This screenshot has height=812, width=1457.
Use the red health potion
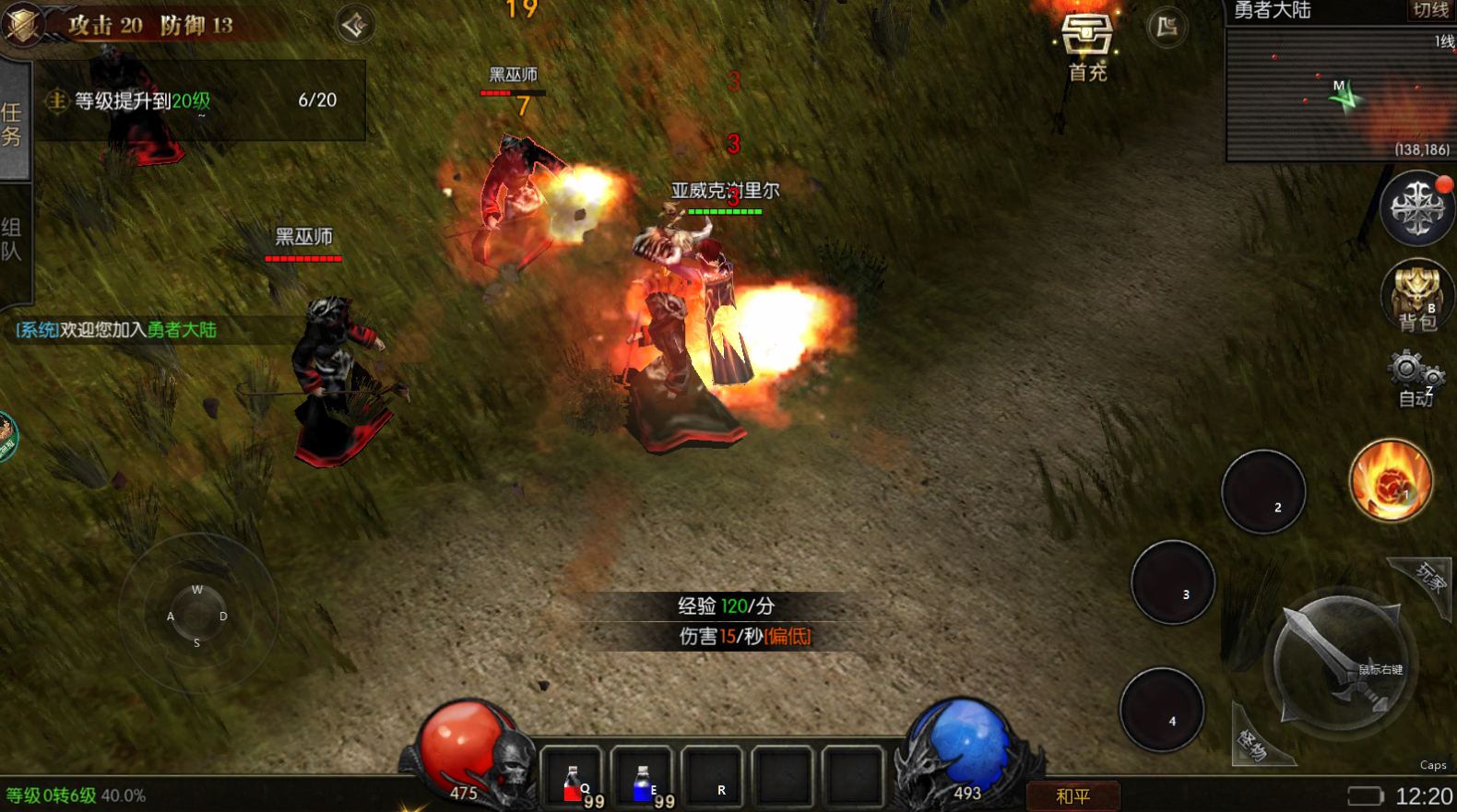[x=572, y=779]
